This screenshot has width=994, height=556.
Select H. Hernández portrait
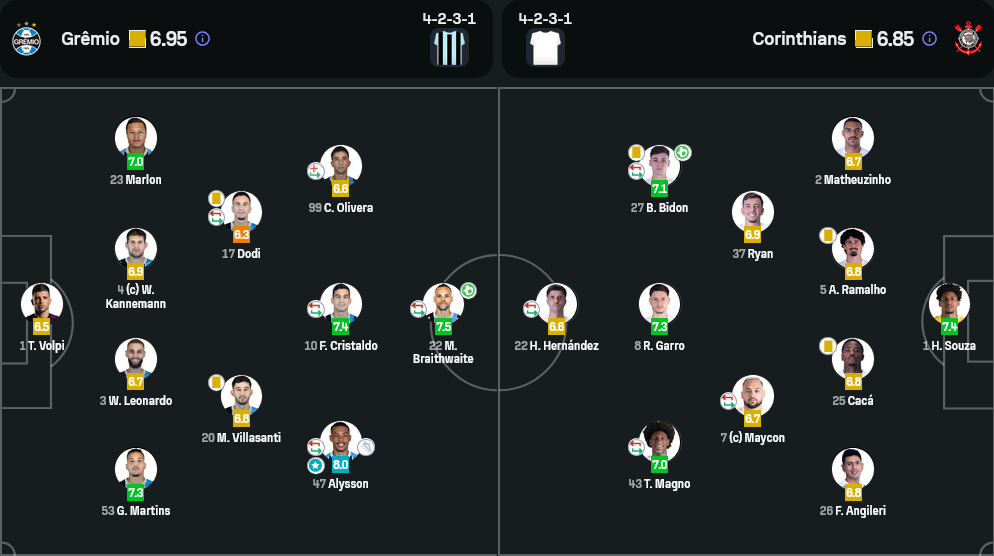[x=556, y=304]
